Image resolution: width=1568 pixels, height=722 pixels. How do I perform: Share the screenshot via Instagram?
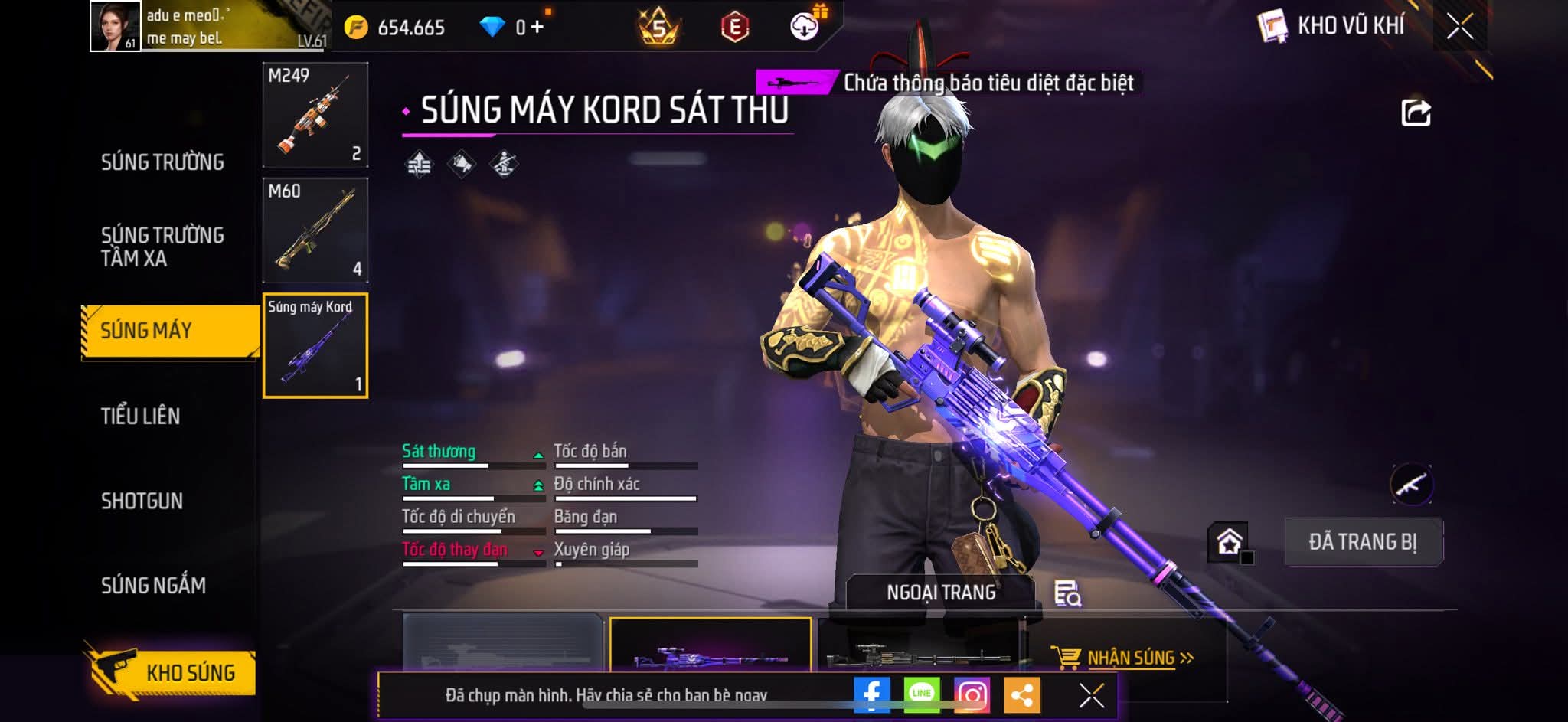(x=972, y=695)
